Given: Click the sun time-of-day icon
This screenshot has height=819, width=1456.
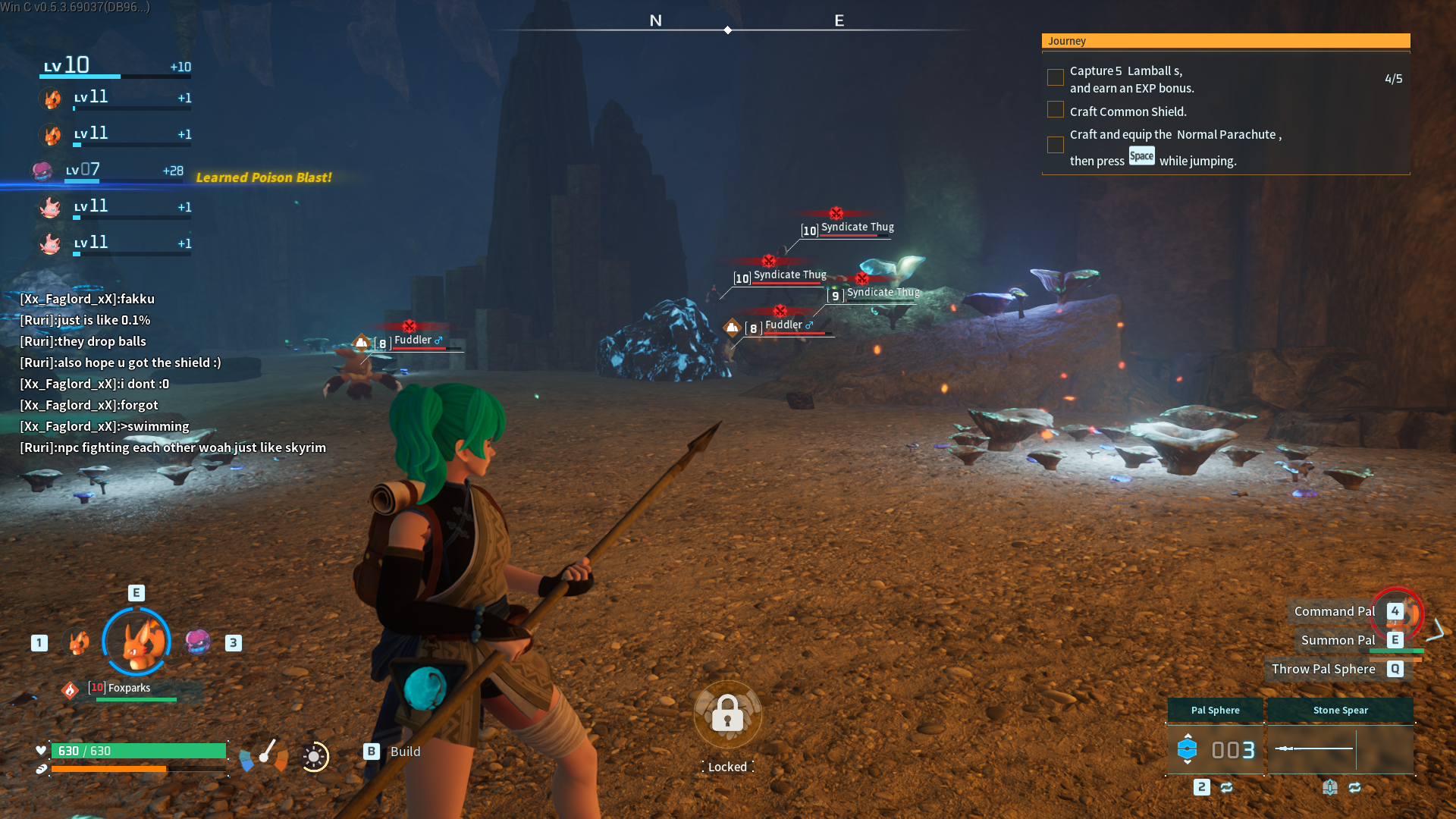Looking at the screenshot, I should coord(314,756).
